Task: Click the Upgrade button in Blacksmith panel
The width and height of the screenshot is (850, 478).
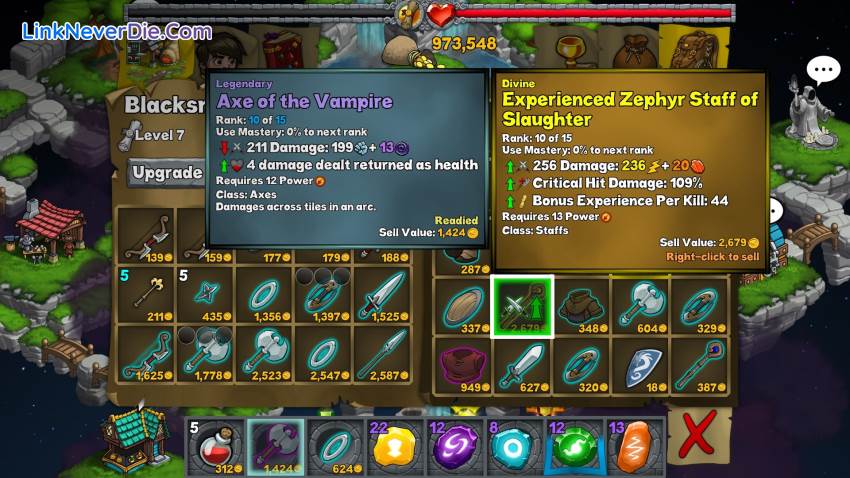Action: [168, 173]
